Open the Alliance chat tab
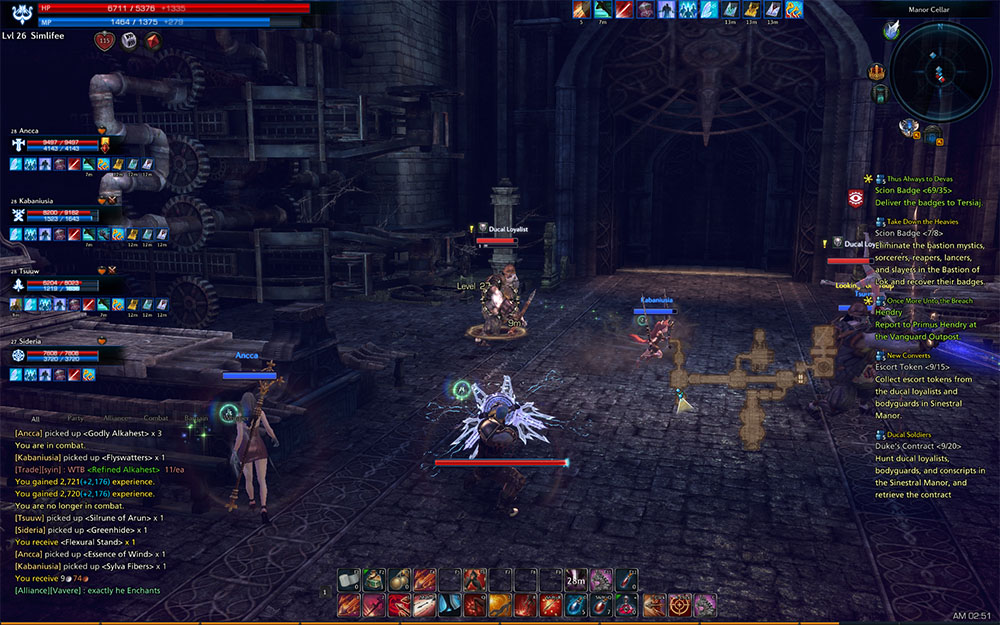Image resolution: width=1000 pixels, height=625 pixels. [x=115, y=418]
